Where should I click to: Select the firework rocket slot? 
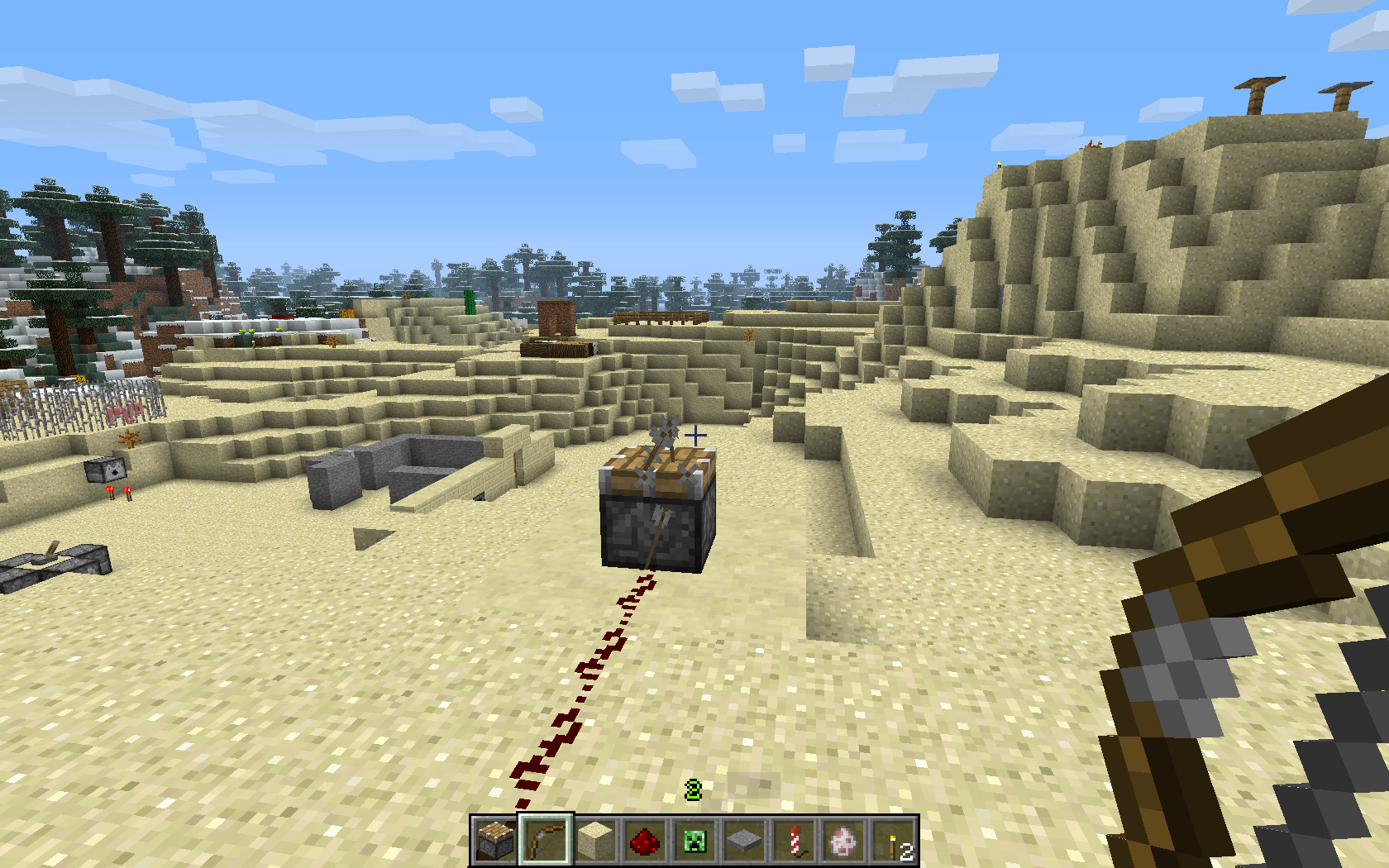tap(794, 841)
